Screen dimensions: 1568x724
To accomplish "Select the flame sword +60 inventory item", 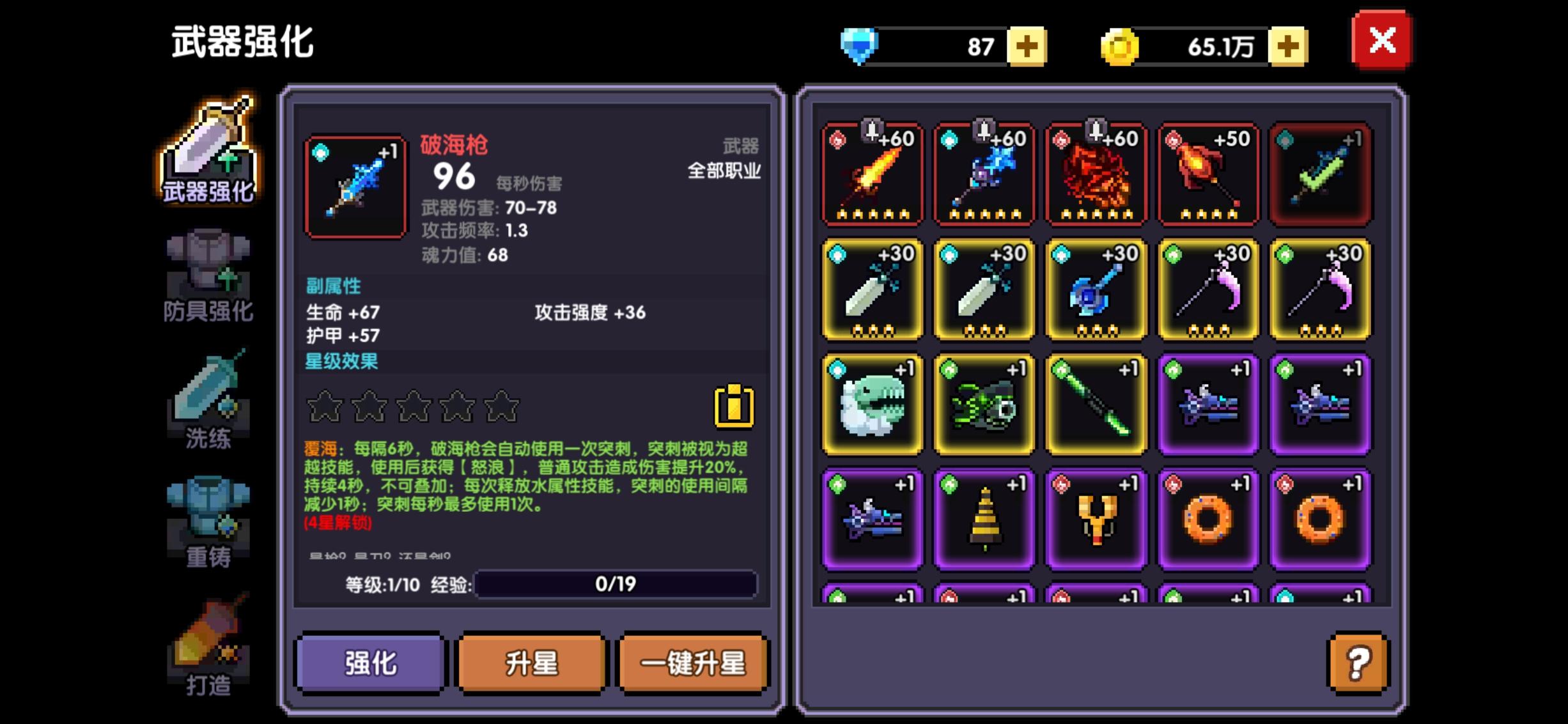I will tap(872, 174).
